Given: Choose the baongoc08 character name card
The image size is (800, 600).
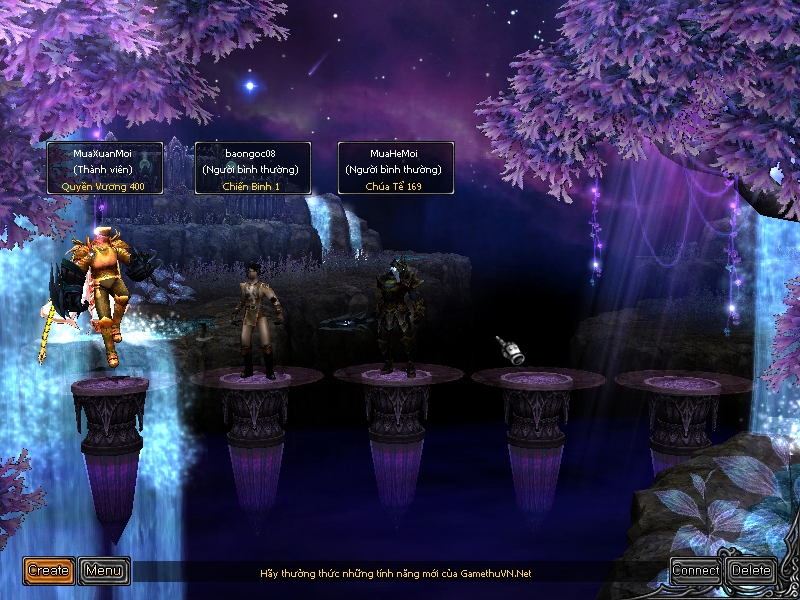Looking at the screenshot, I should [x=251, y=168].
